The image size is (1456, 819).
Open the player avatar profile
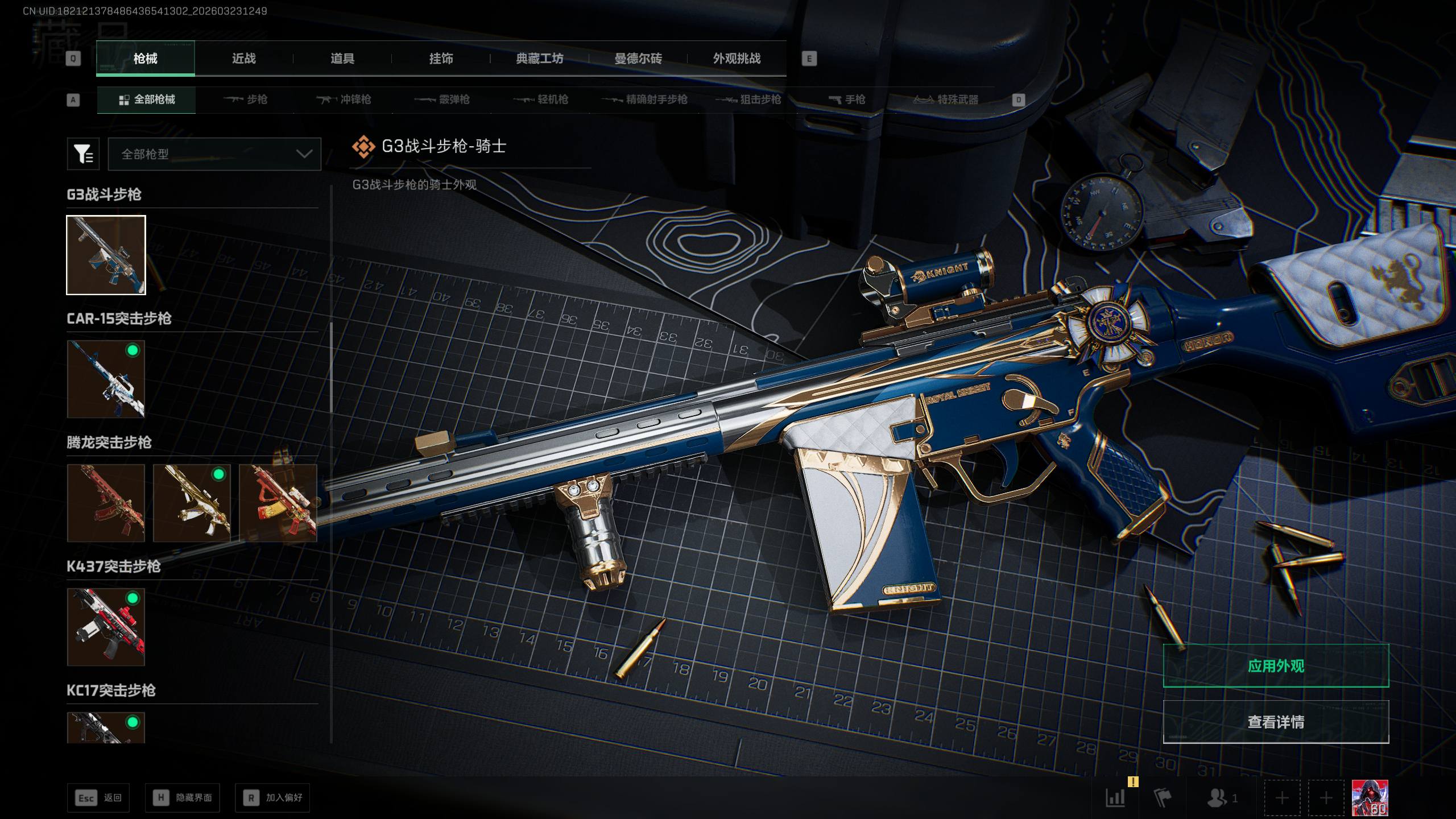click(x=1370, y=798)
